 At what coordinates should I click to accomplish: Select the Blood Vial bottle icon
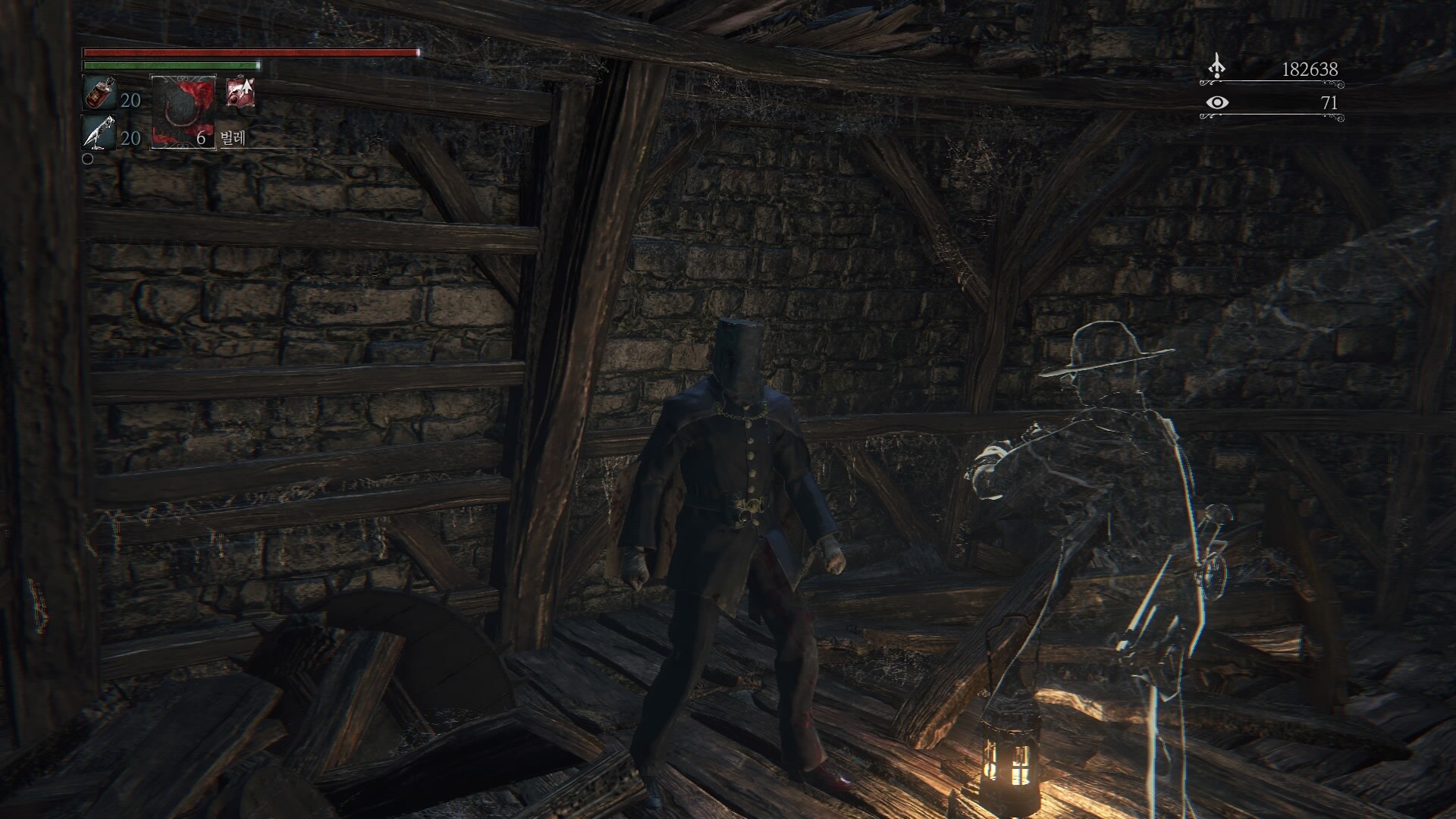[99, 93]
